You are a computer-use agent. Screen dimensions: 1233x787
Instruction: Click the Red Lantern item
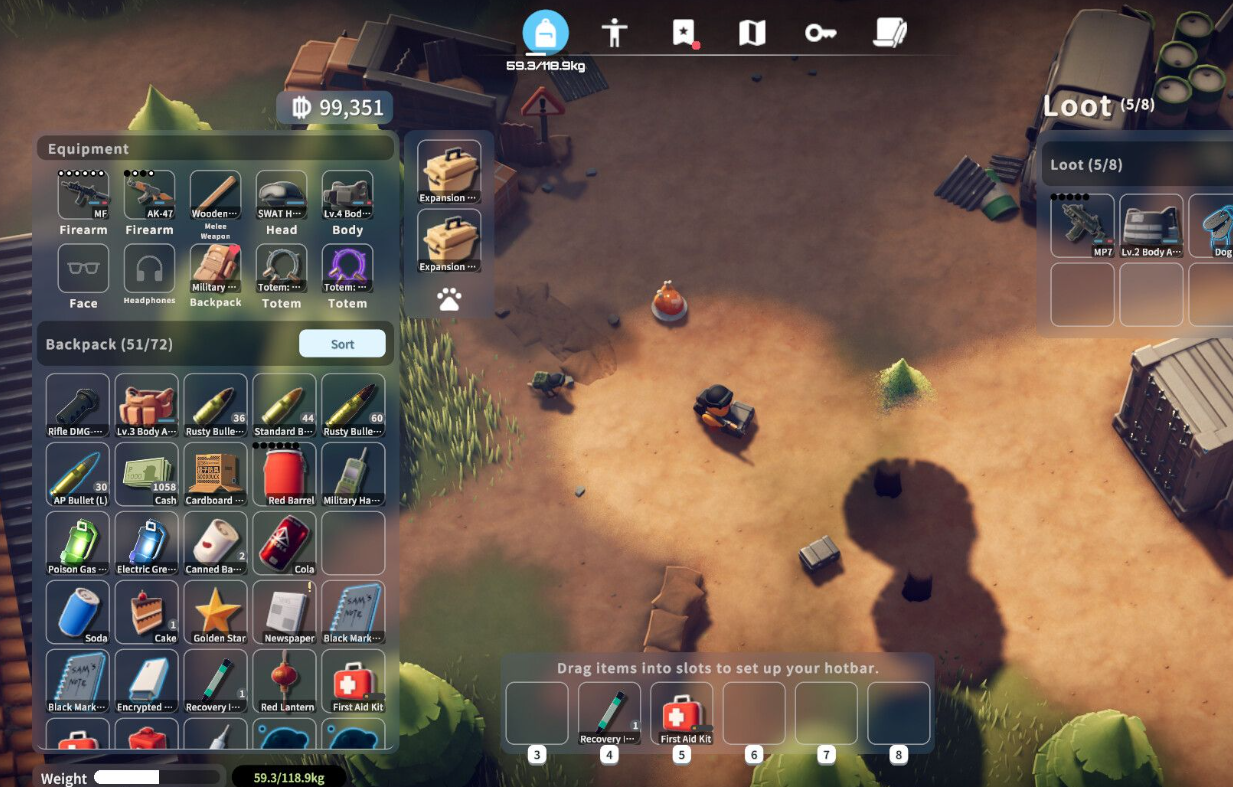pos(285,681)
